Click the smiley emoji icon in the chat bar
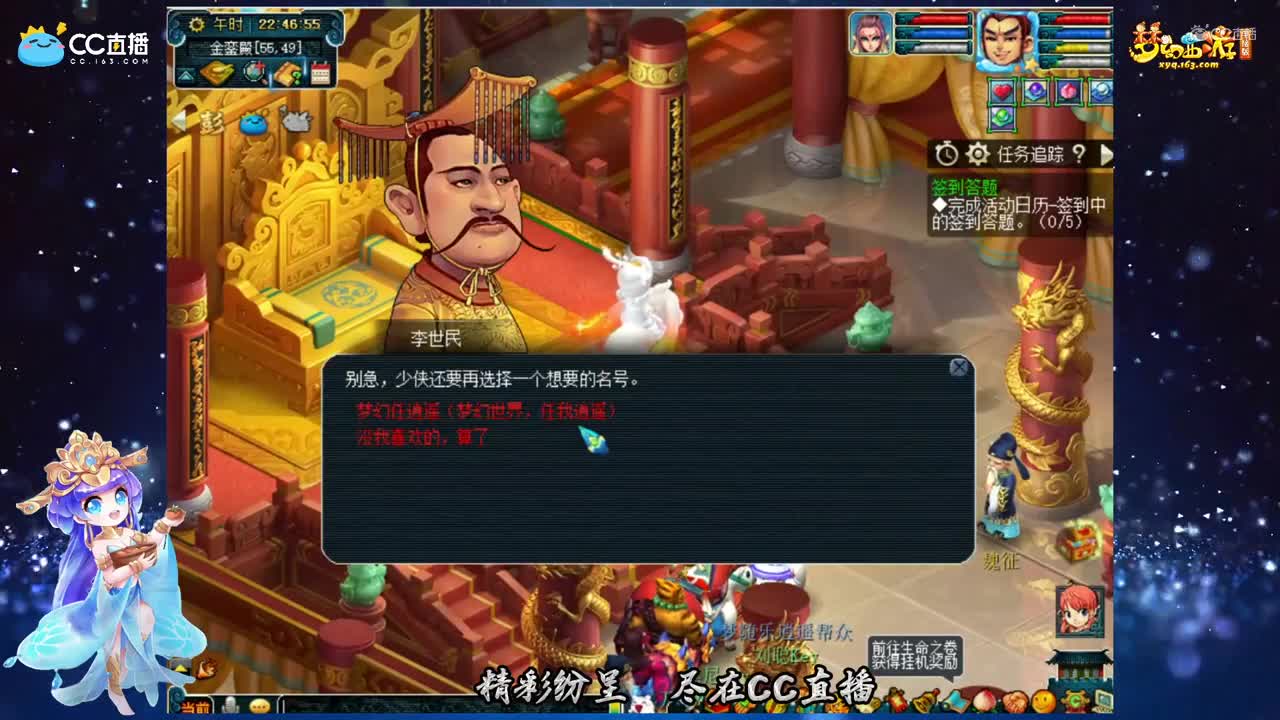Viewport: 1280px width, 720px height. click(259, 705)
